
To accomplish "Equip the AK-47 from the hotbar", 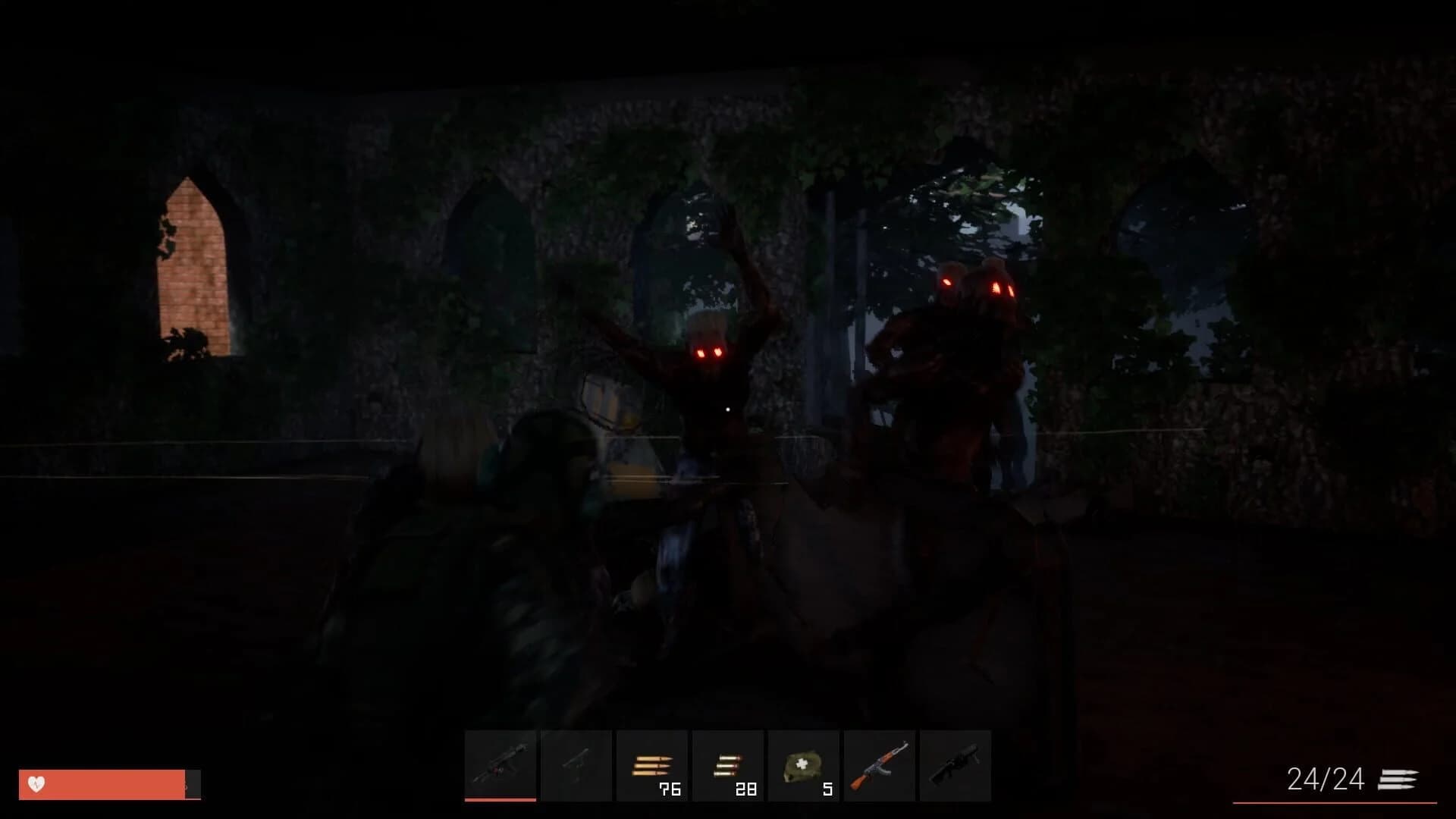I will pos(880,764).
